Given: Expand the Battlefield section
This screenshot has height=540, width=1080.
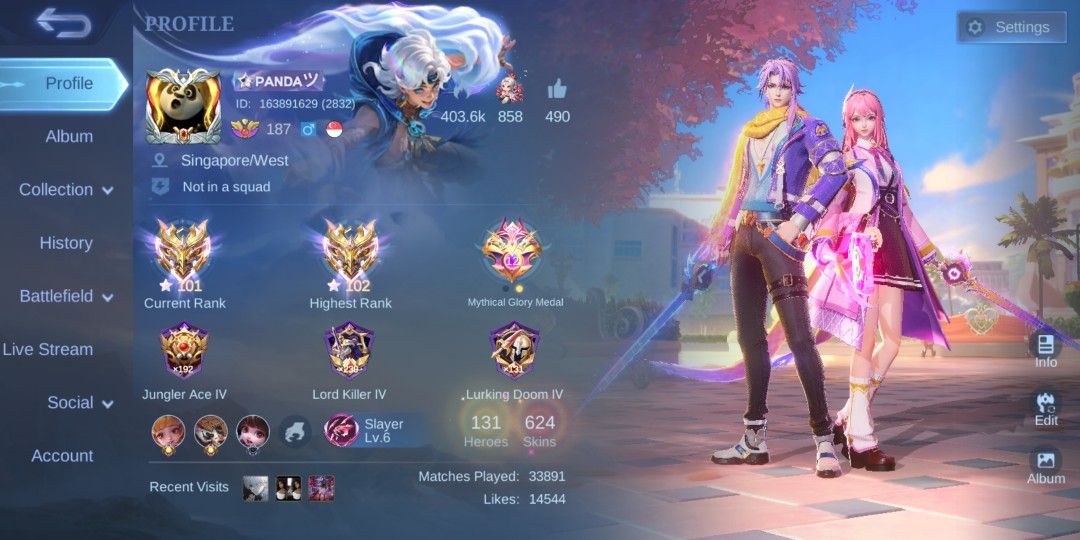Looking at the screenshot, I should [66, 296].
